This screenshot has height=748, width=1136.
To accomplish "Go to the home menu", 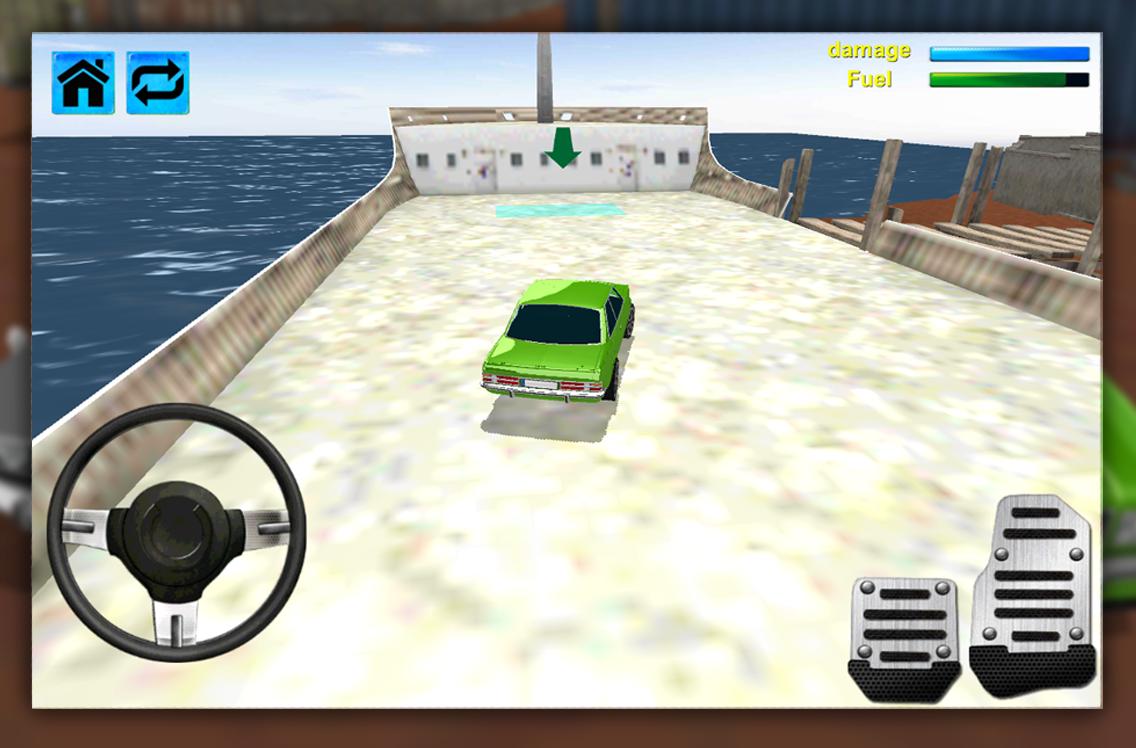I will pyautogui.click(x=83, y=83).
